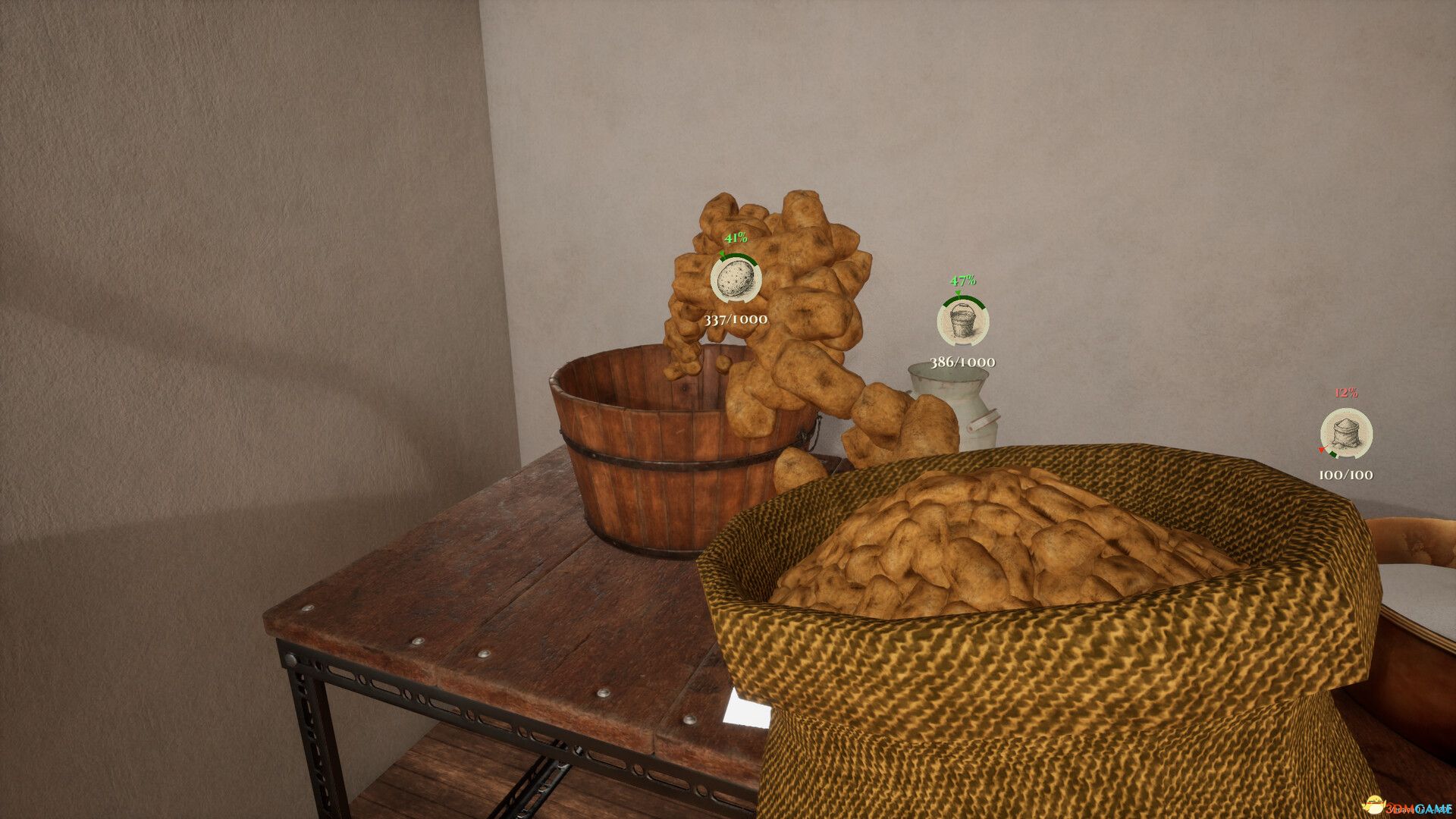Viewport: 1456px width, 819px height.
Task: Click the grain sack sketch in the 12% indicator
Action: click(1346, 434)
